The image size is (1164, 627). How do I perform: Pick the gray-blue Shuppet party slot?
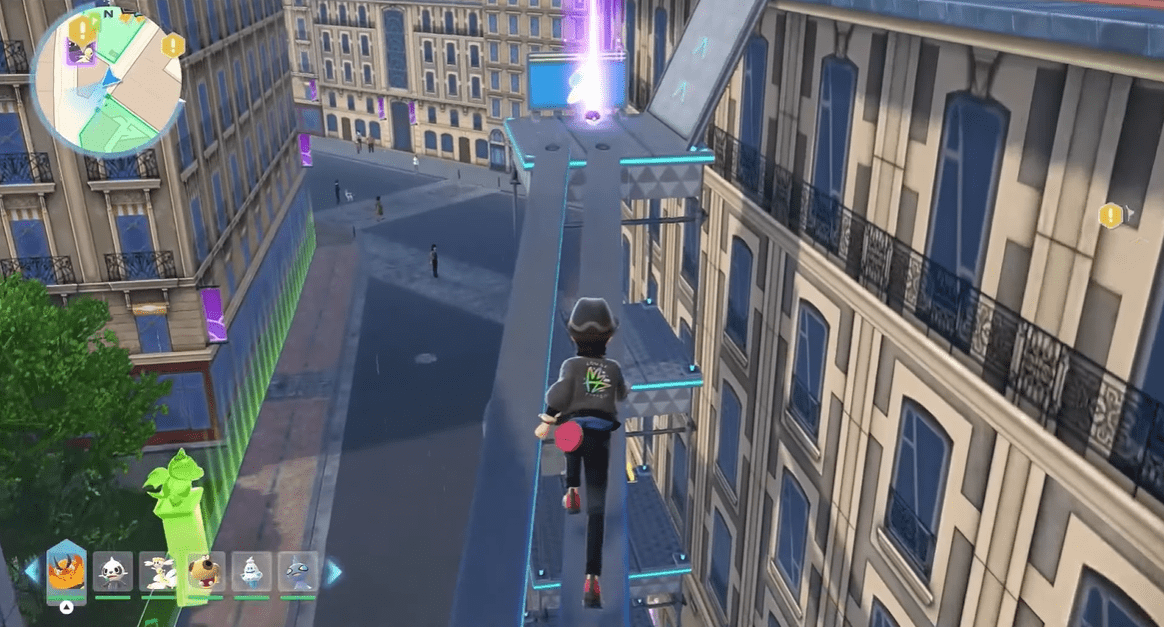coord(298,571)
